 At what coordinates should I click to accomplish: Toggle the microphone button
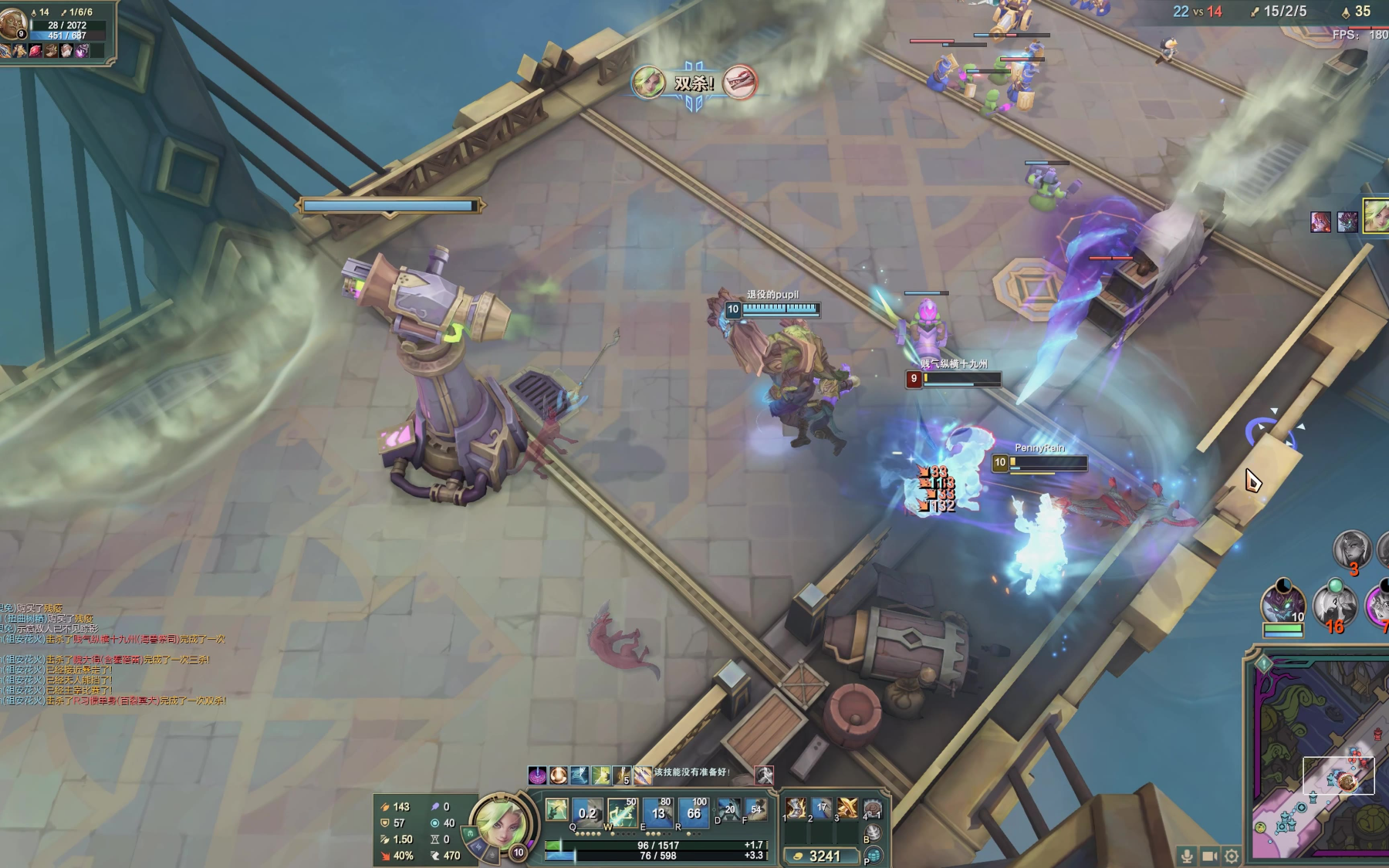[1187, 856]
